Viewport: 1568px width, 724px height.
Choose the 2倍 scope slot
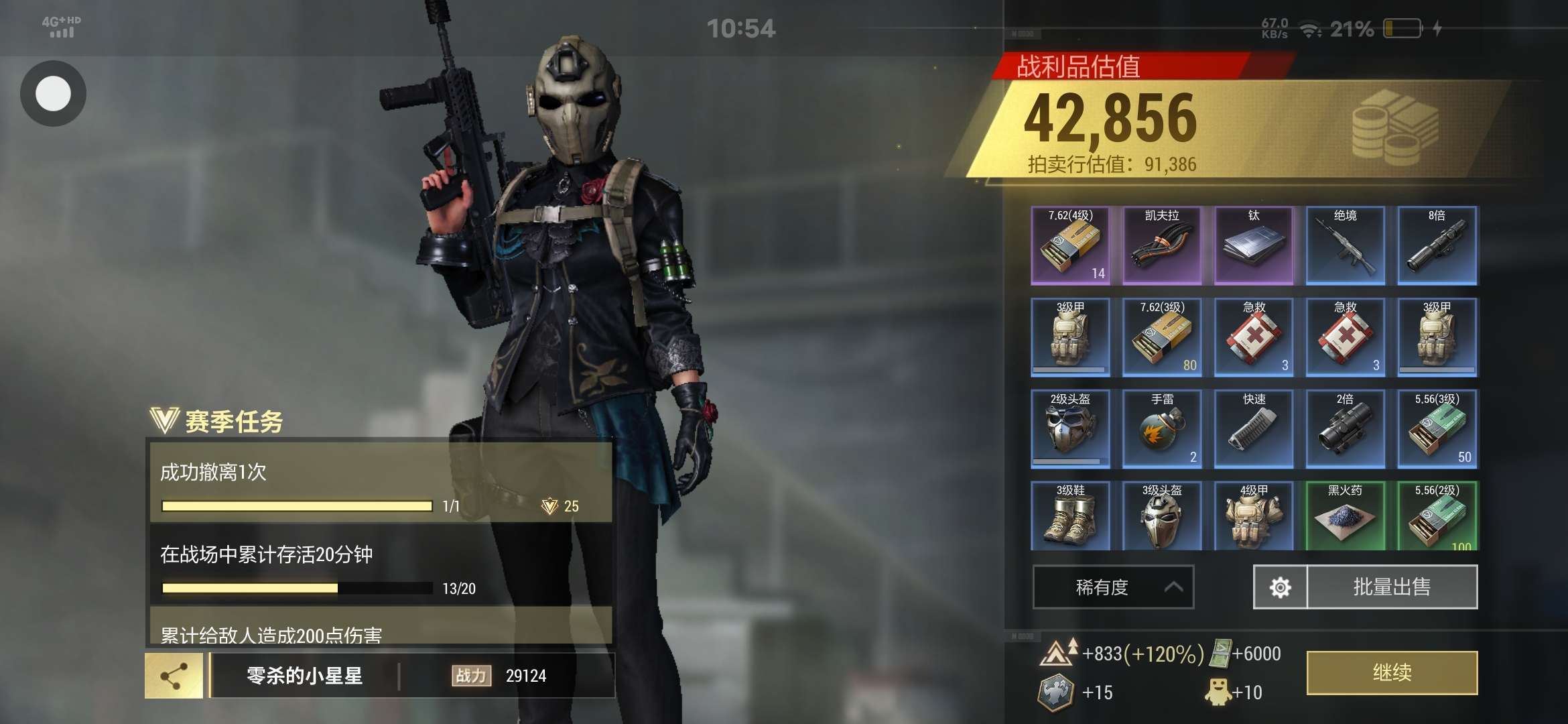click(x=1346, y=429)
